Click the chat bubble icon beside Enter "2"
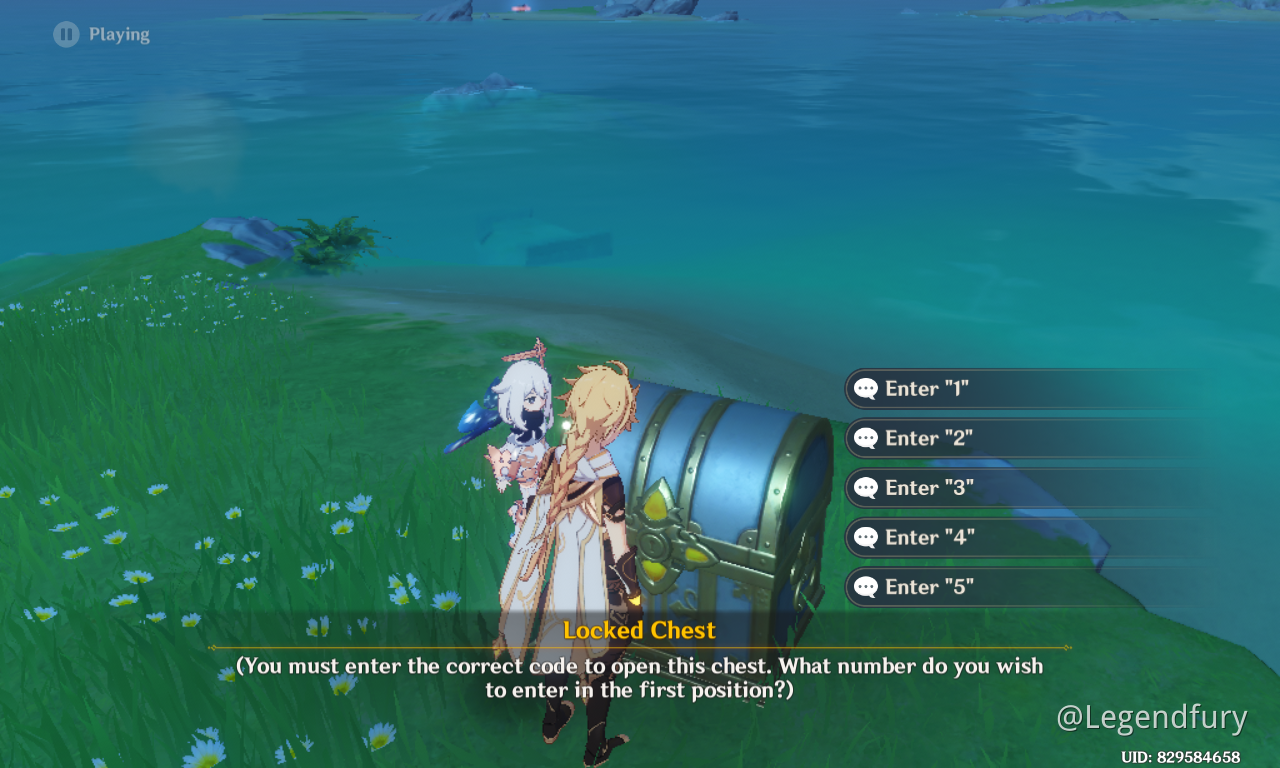 pyautogui.click(x=866, y=438)
